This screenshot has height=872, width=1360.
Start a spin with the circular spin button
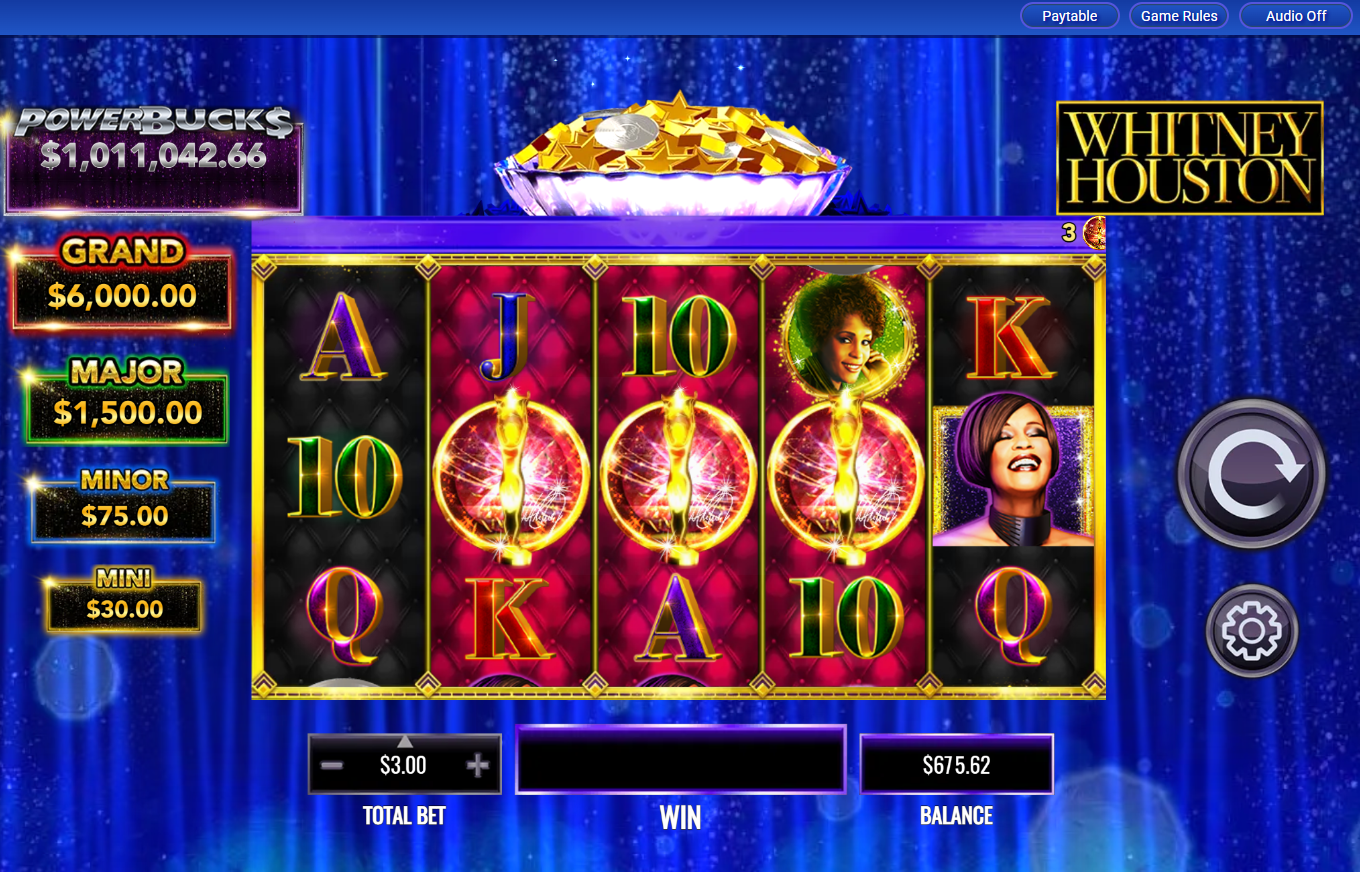1250,475
